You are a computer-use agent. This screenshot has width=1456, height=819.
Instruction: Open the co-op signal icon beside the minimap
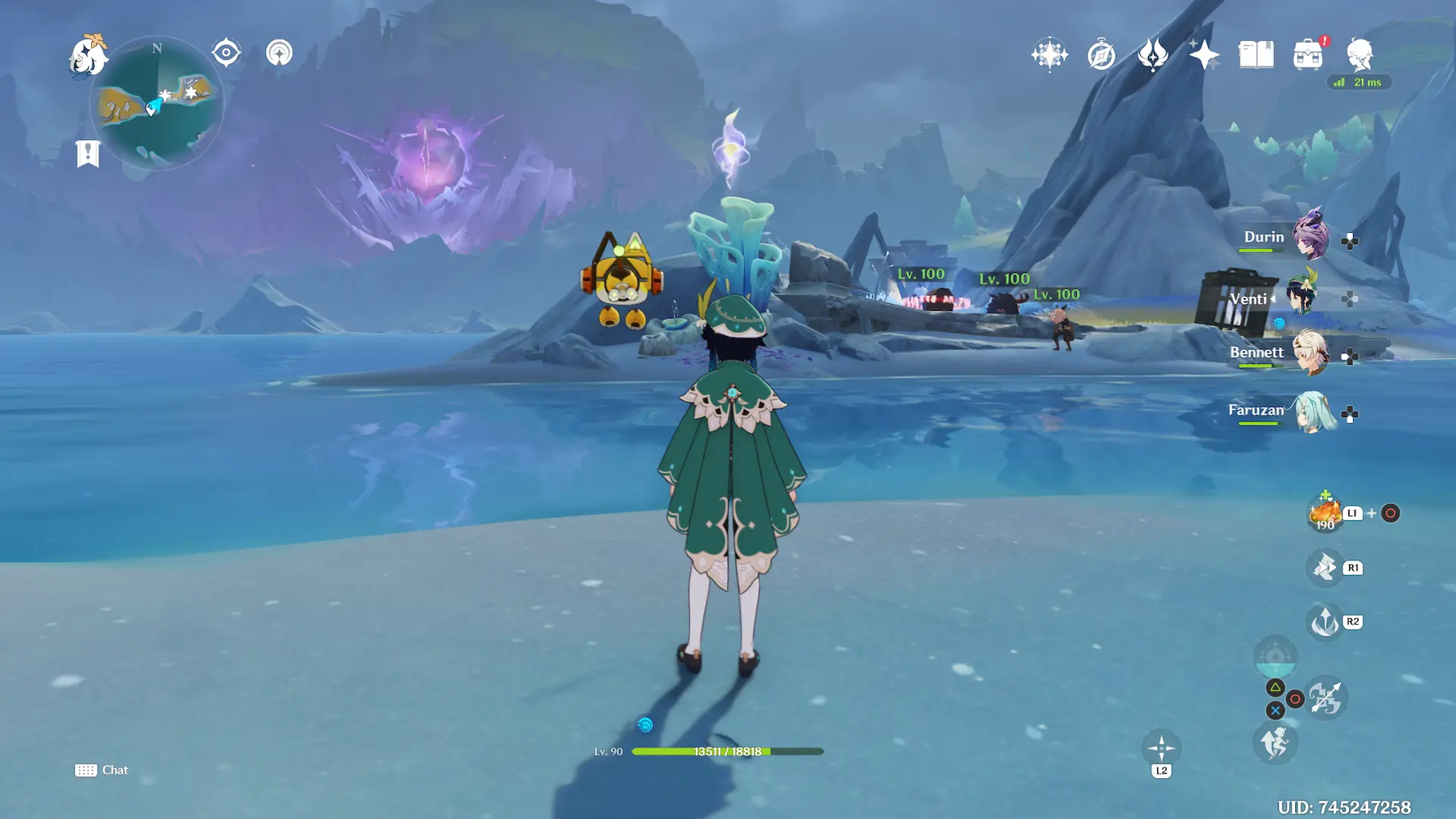279,53
